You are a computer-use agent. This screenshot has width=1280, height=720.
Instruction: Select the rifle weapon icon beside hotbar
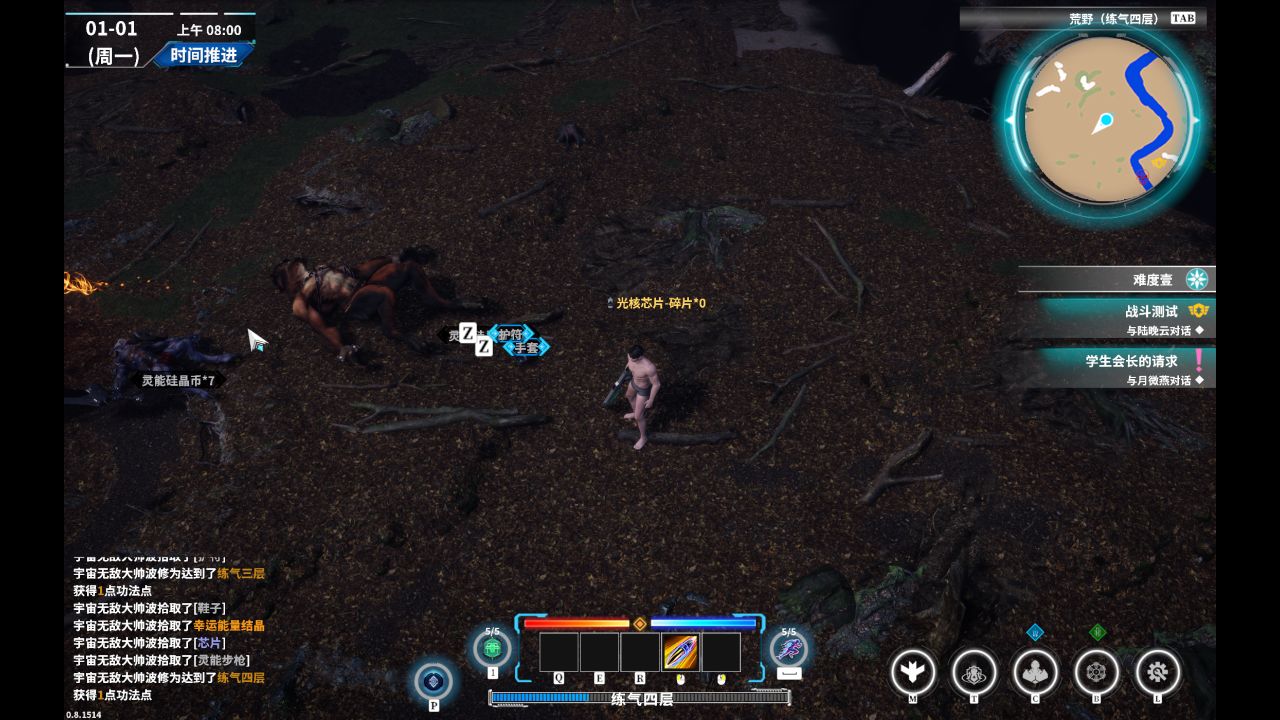click(x=789, y=648)
